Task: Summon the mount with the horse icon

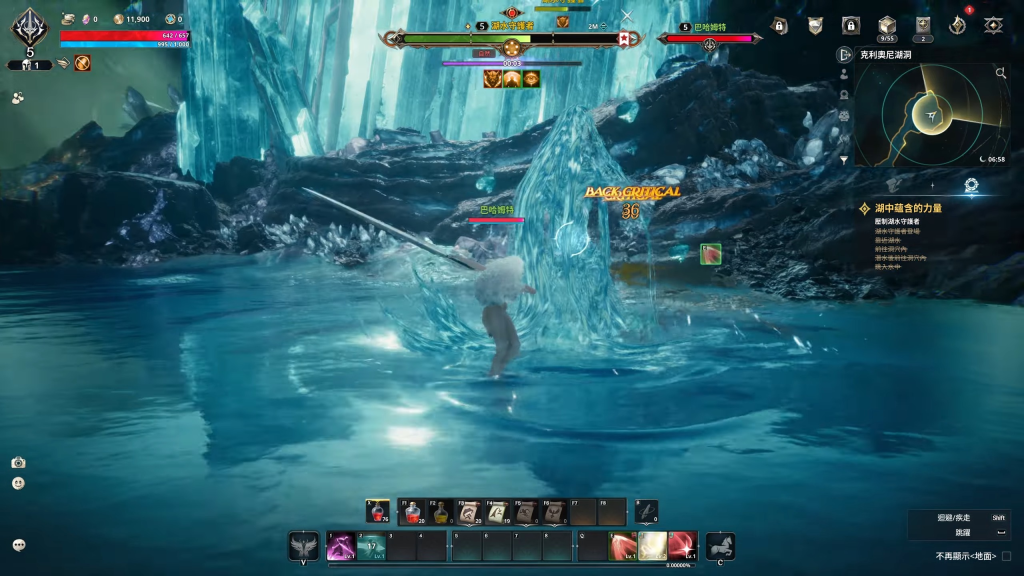Action: (720, 546)
